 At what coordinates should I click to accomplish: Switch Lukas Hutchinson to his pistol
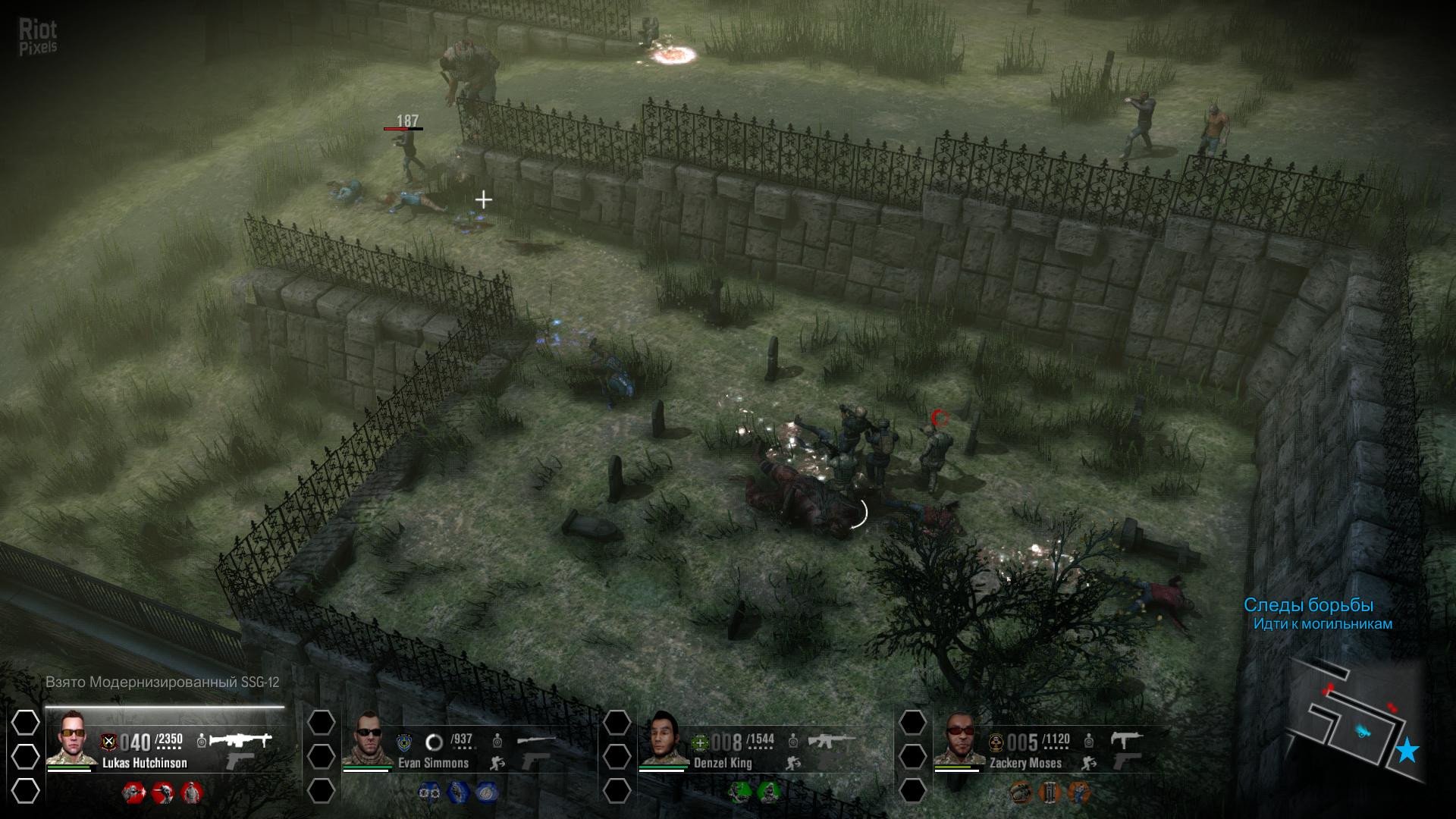[240, 761]
